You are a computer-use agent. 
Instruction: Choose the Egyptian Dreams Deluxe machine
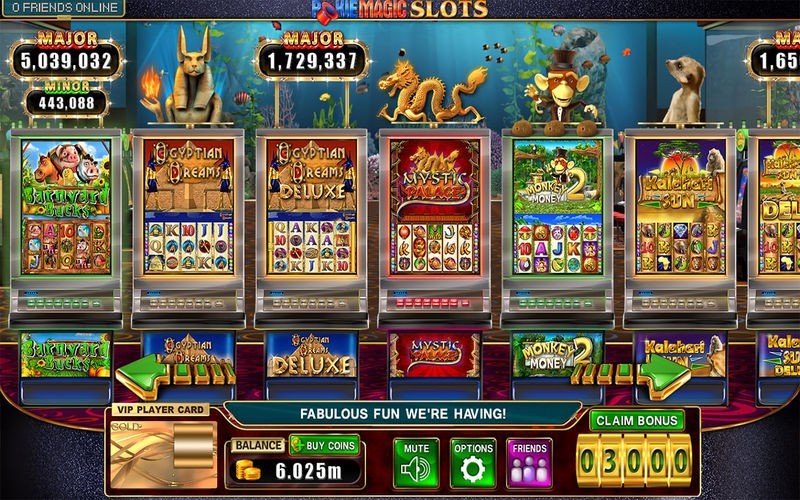312,220
